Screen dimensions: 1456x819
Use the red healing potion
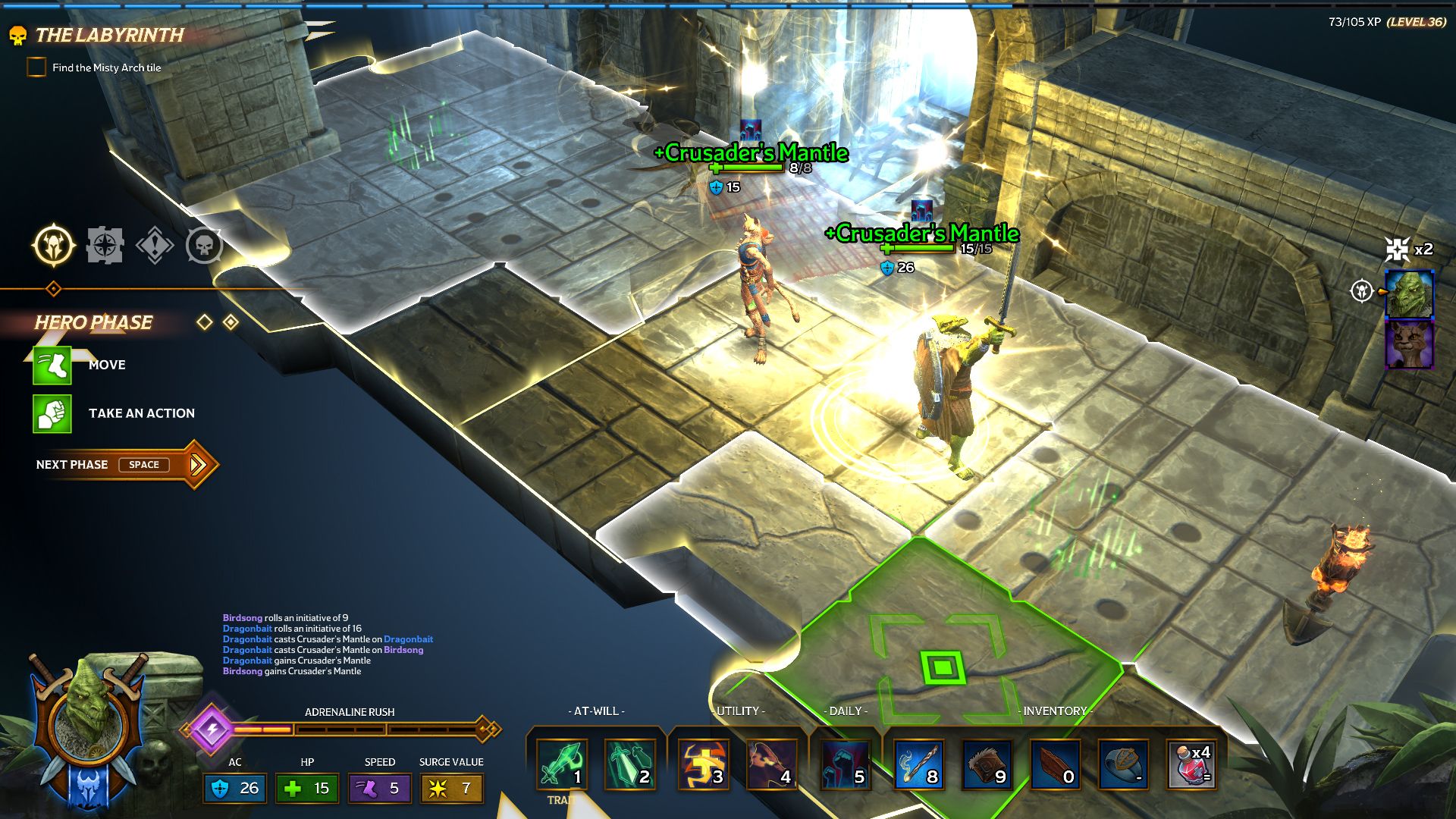point(1191,764)
